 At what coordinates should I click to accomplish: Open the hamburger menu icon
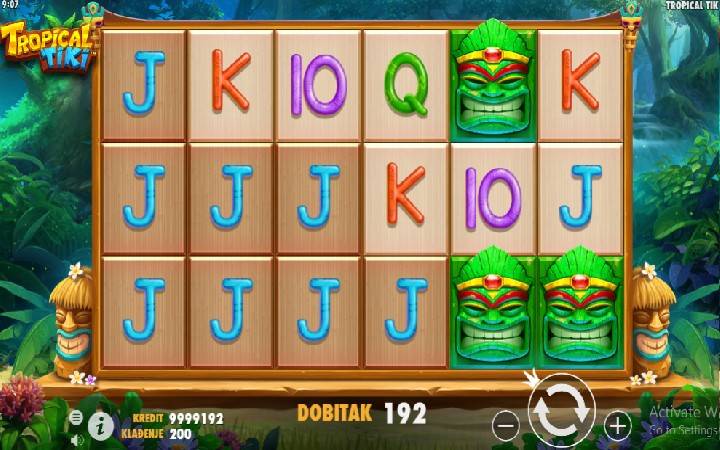click(76, 416)
